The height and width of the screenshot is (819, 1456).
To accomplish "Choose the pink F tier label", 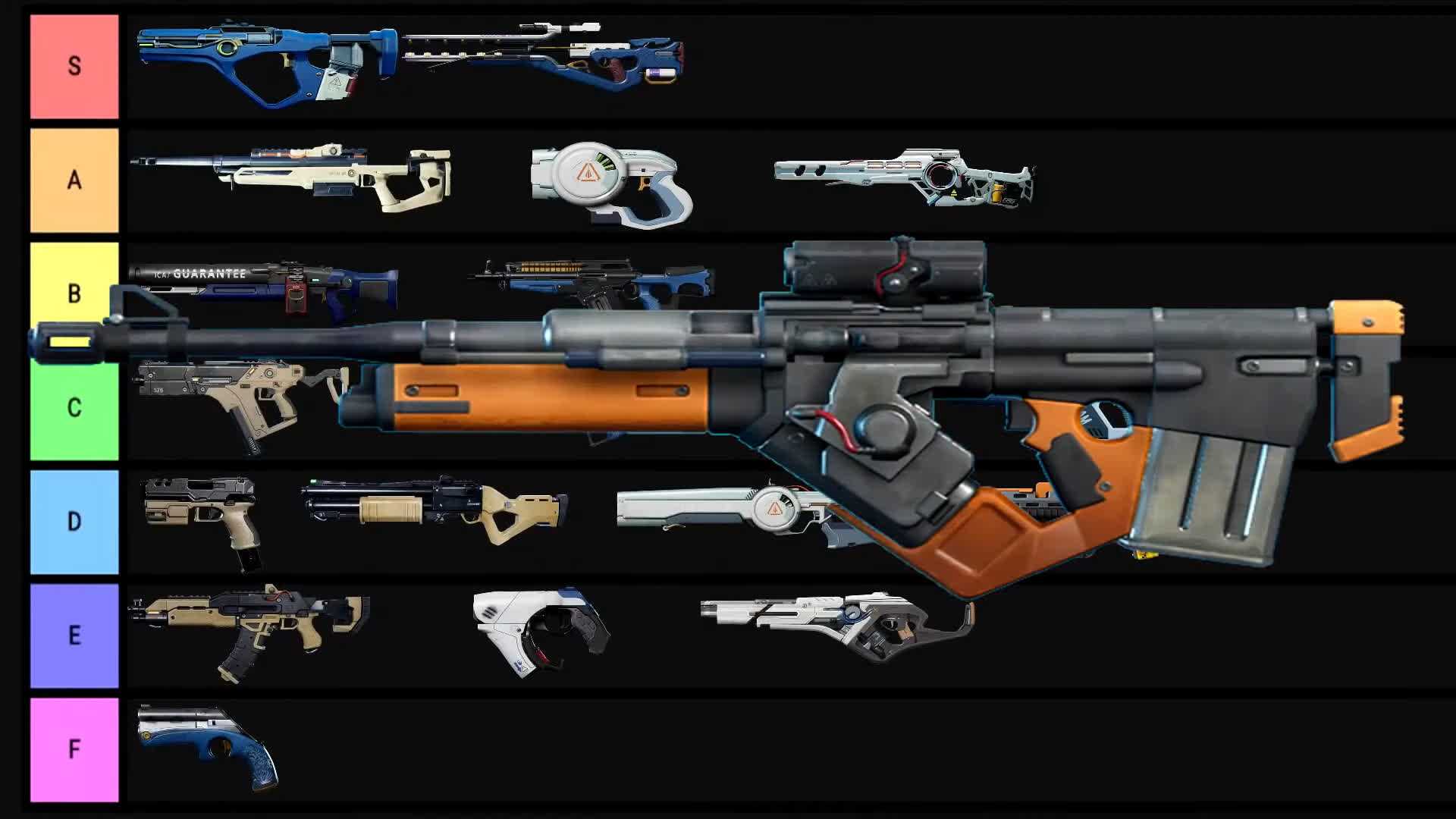I will pos(74,749).
